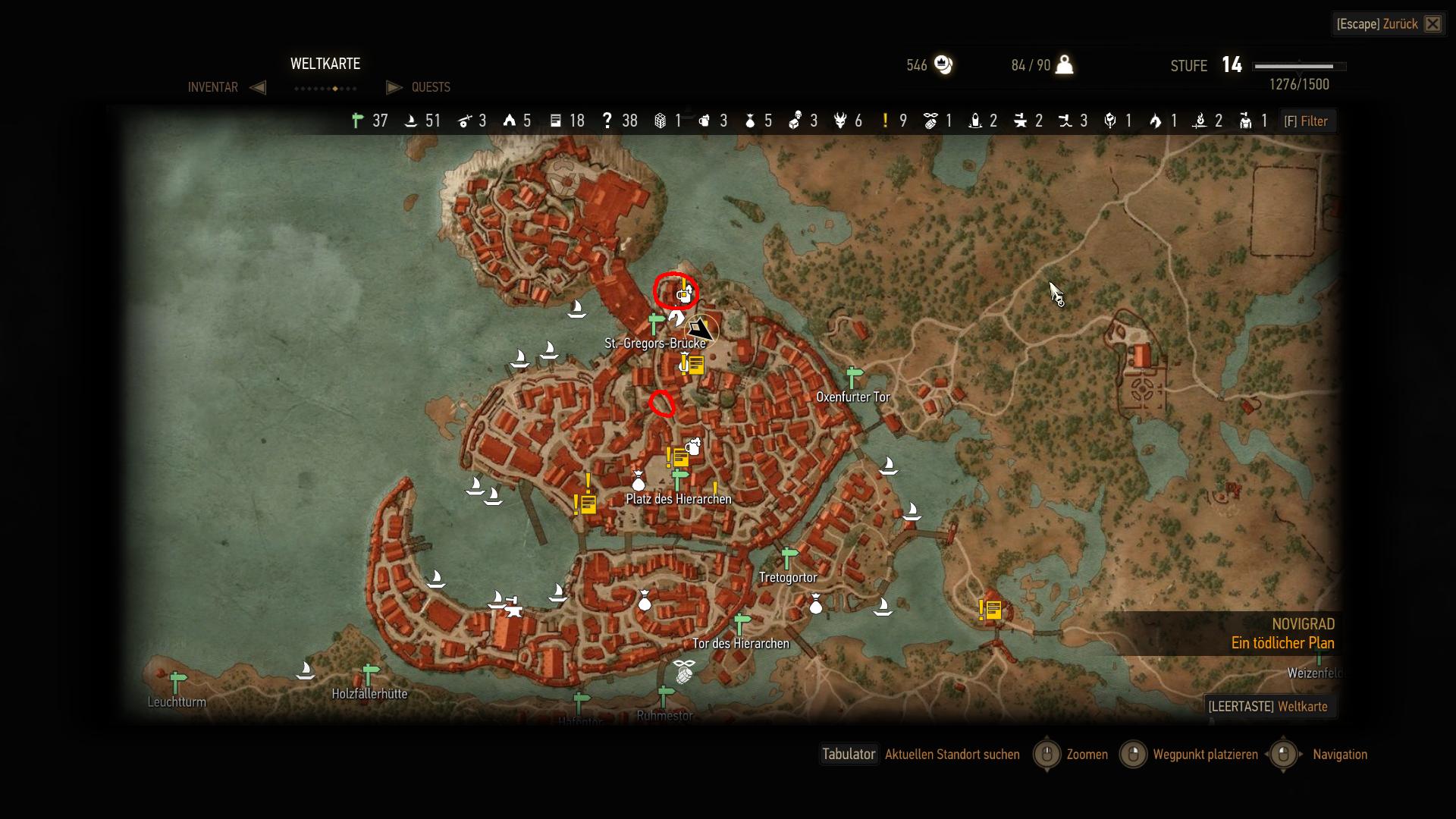Click the Tor des Hierarchen signpost
Viewport: 1456px width, 819px height.
click(x=742, y=624)
